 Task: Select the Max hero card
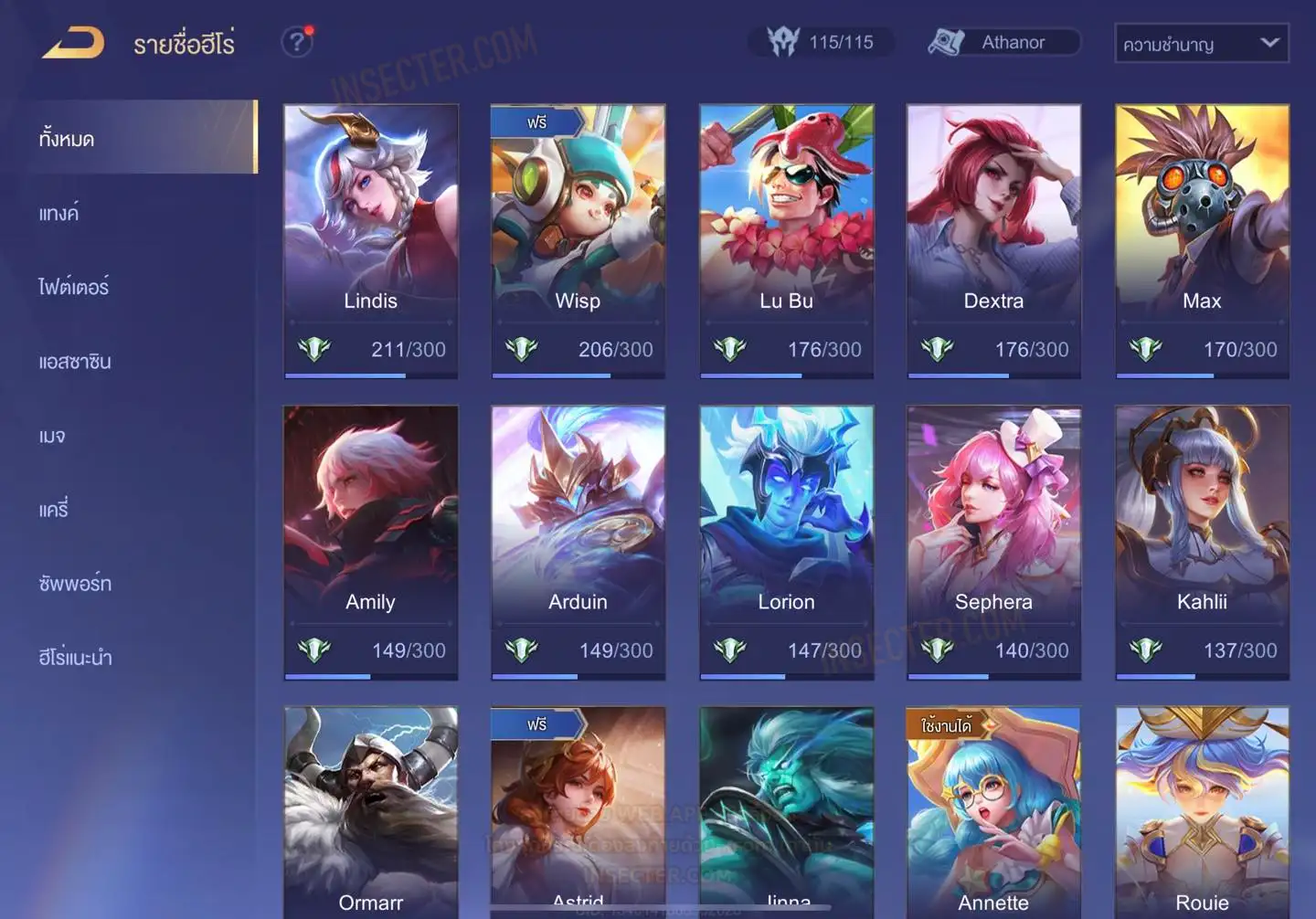[x=1202, y=240]
